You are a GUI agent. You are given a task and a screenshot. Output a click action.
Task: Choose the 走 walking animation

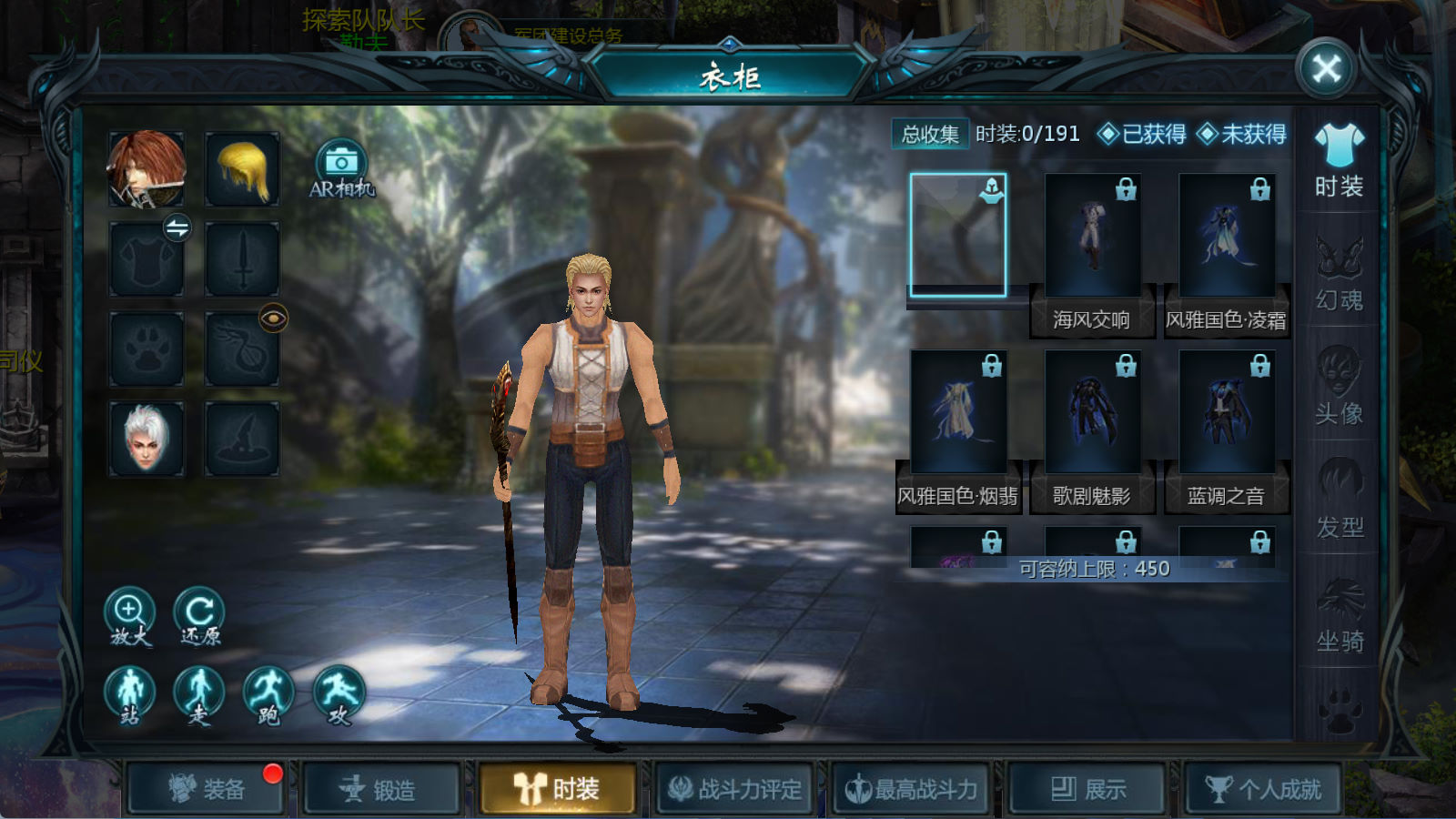pos(198,693)
